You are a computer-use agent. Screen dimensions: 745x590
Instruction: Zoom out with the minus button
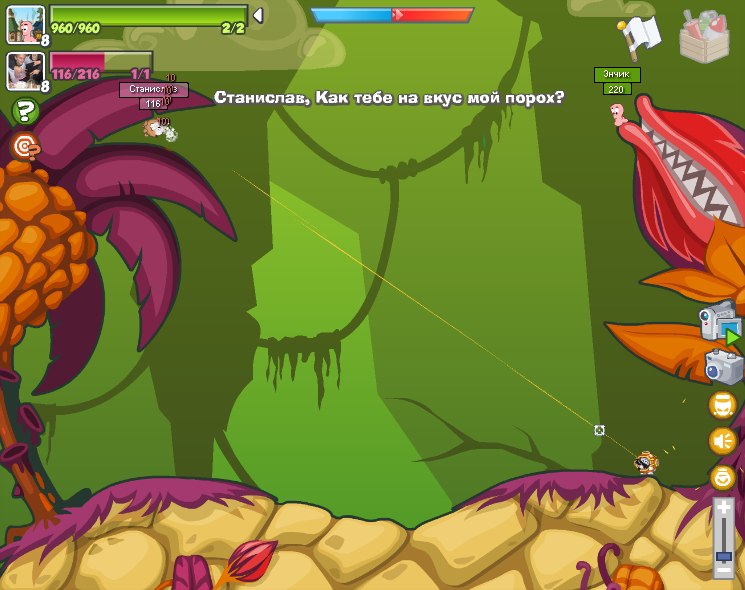pyautogui.click(x=723, y=571)
